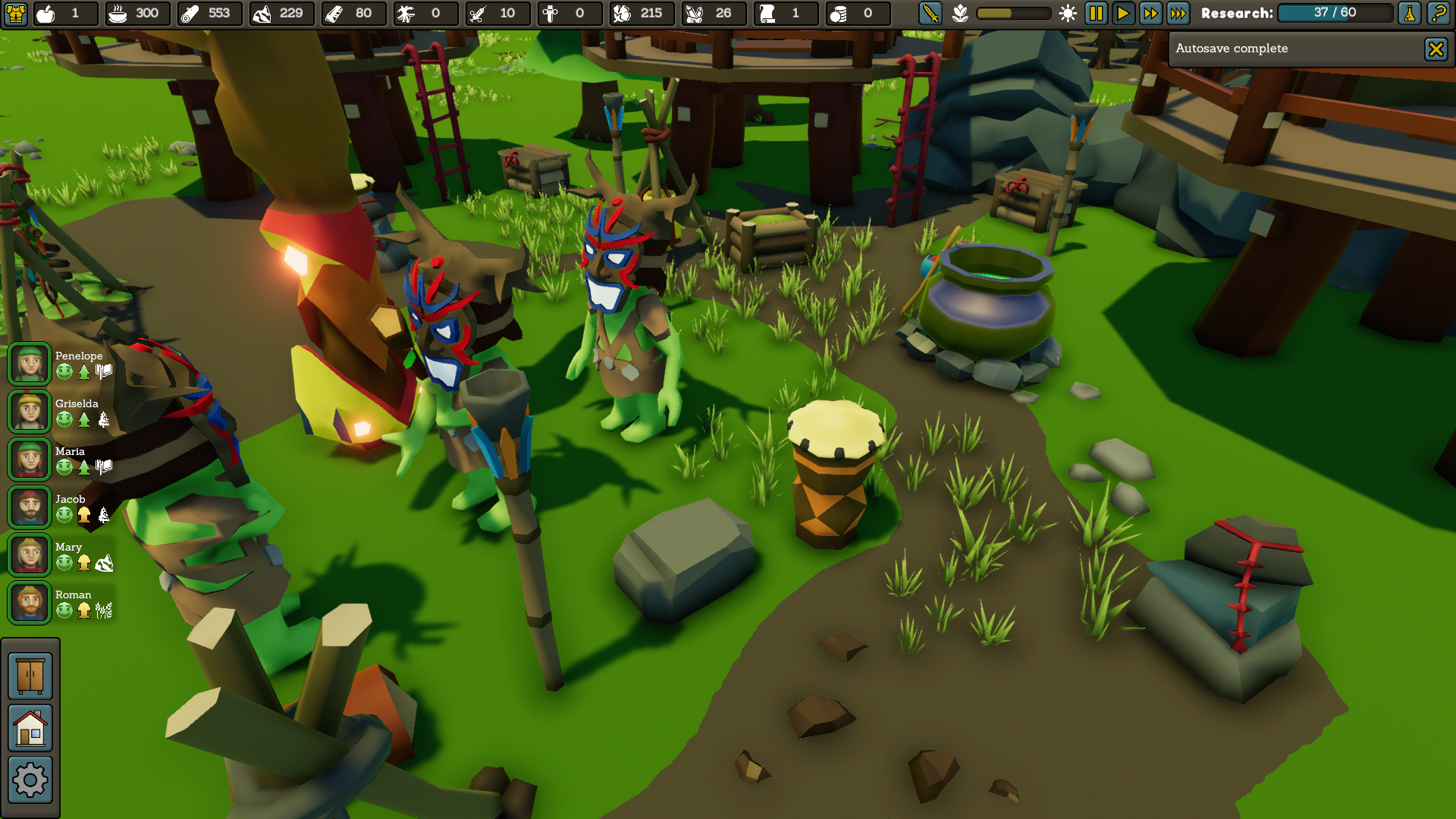Choose Maria from the villager list
The height and width of the screenshot is (819, 1456).
[x=30, y=460]
